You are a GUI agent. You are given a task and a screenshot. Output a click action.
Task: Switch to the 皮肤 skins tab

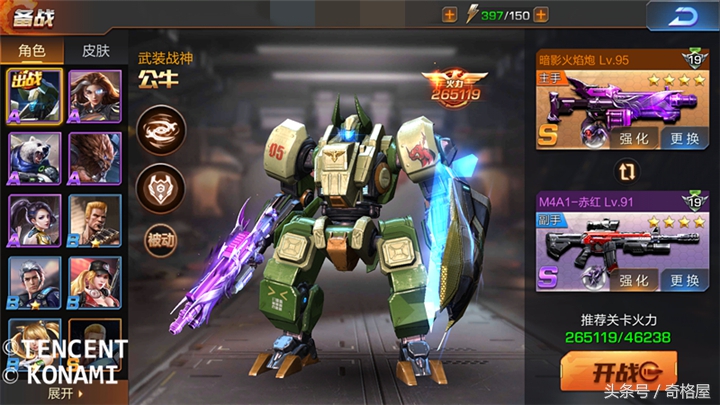pos(95,50)
